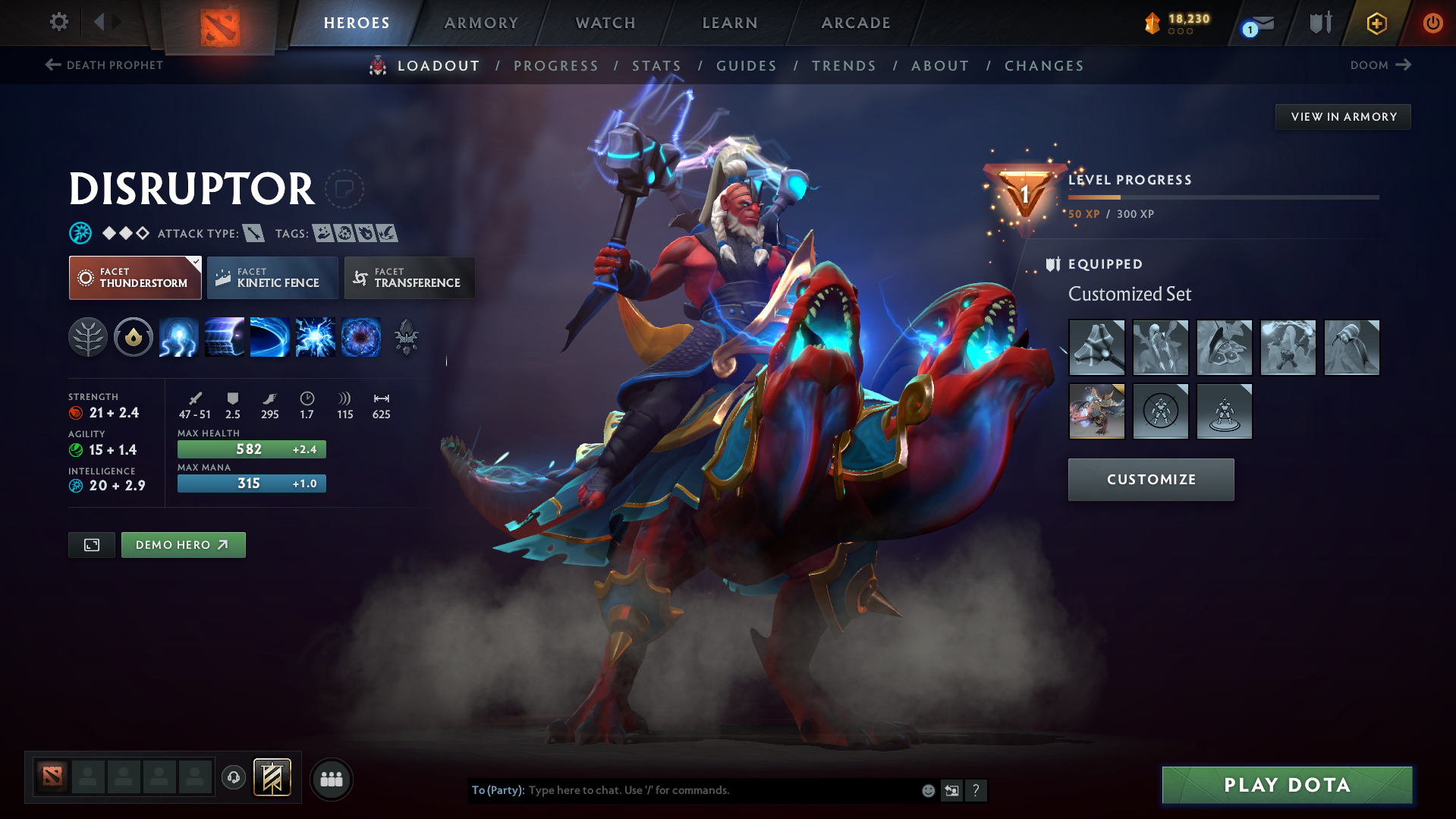This screenshot has width=1456, height=819.
Task: Go to previous hero Death Prophet
Action: (105, 65)
